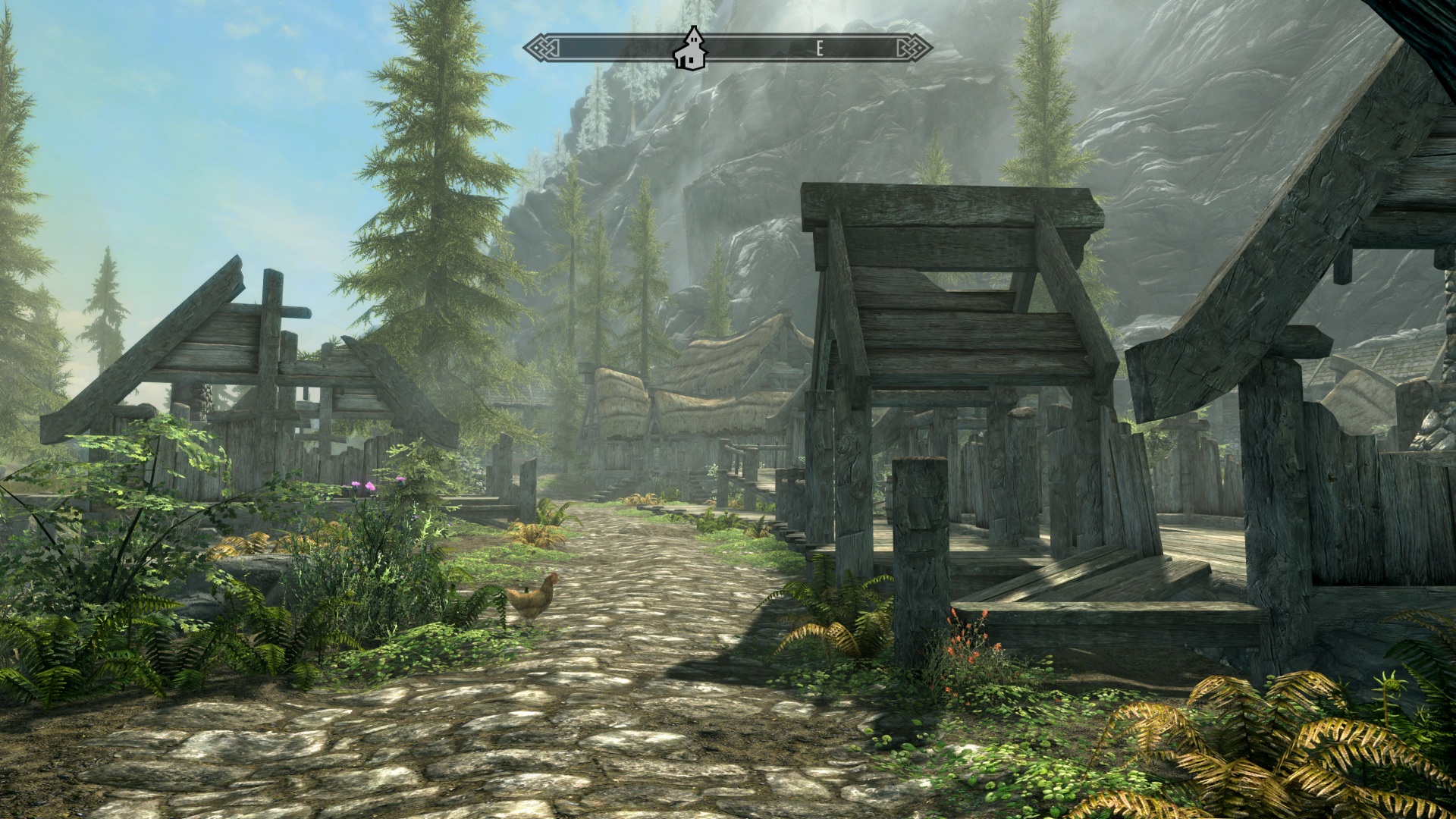Click the house marker on the compass
The height and width of the screenshot is (819, 1456).
pos(691,49)
